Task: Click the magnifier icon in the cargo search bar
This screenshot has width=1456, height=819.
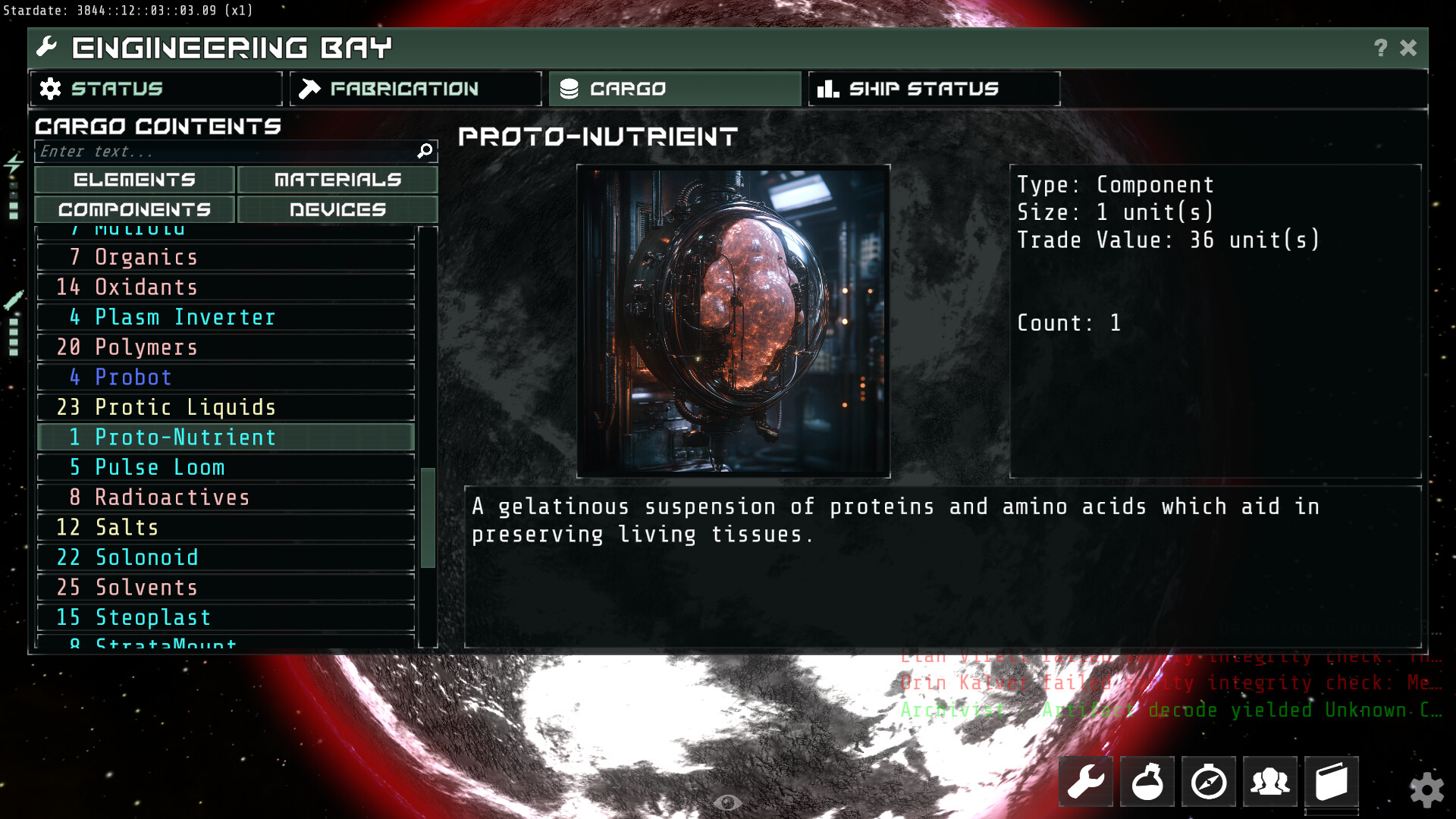Action: coord(424,151)
